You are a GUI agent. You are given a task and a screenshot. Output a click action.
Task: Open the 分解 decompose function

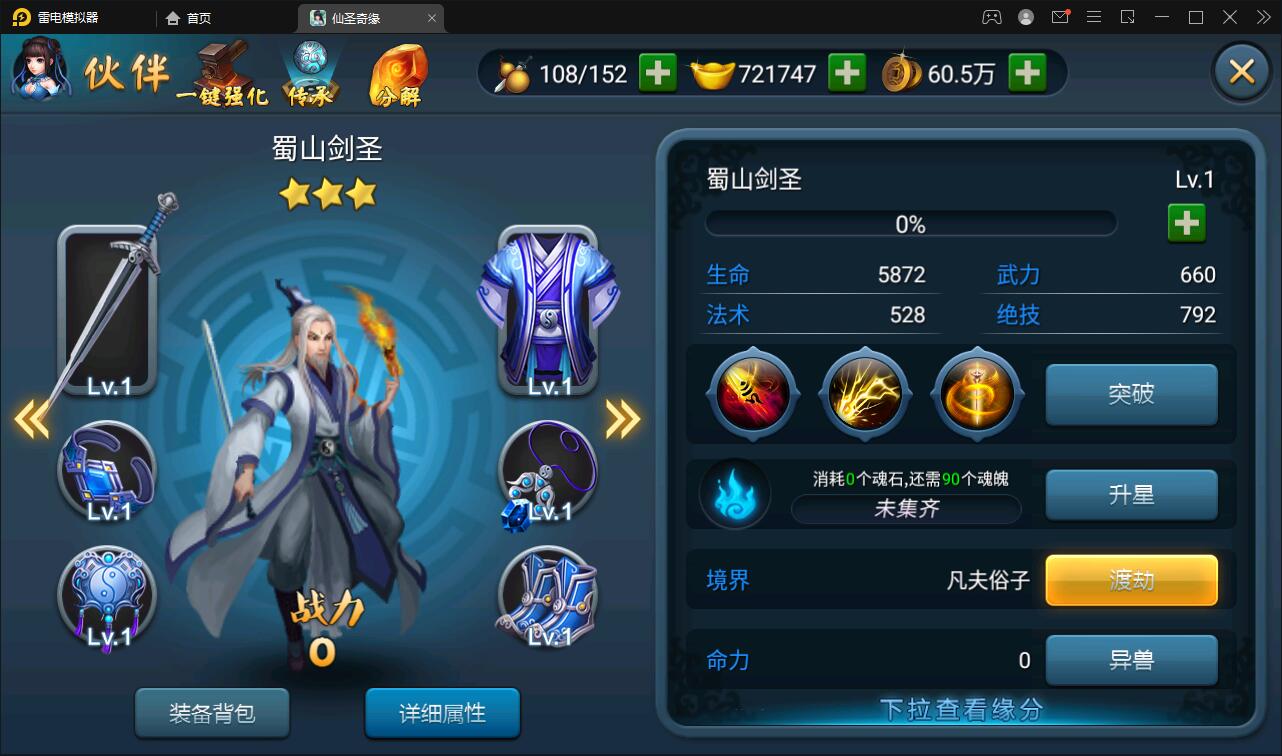(x=400, y=75)
